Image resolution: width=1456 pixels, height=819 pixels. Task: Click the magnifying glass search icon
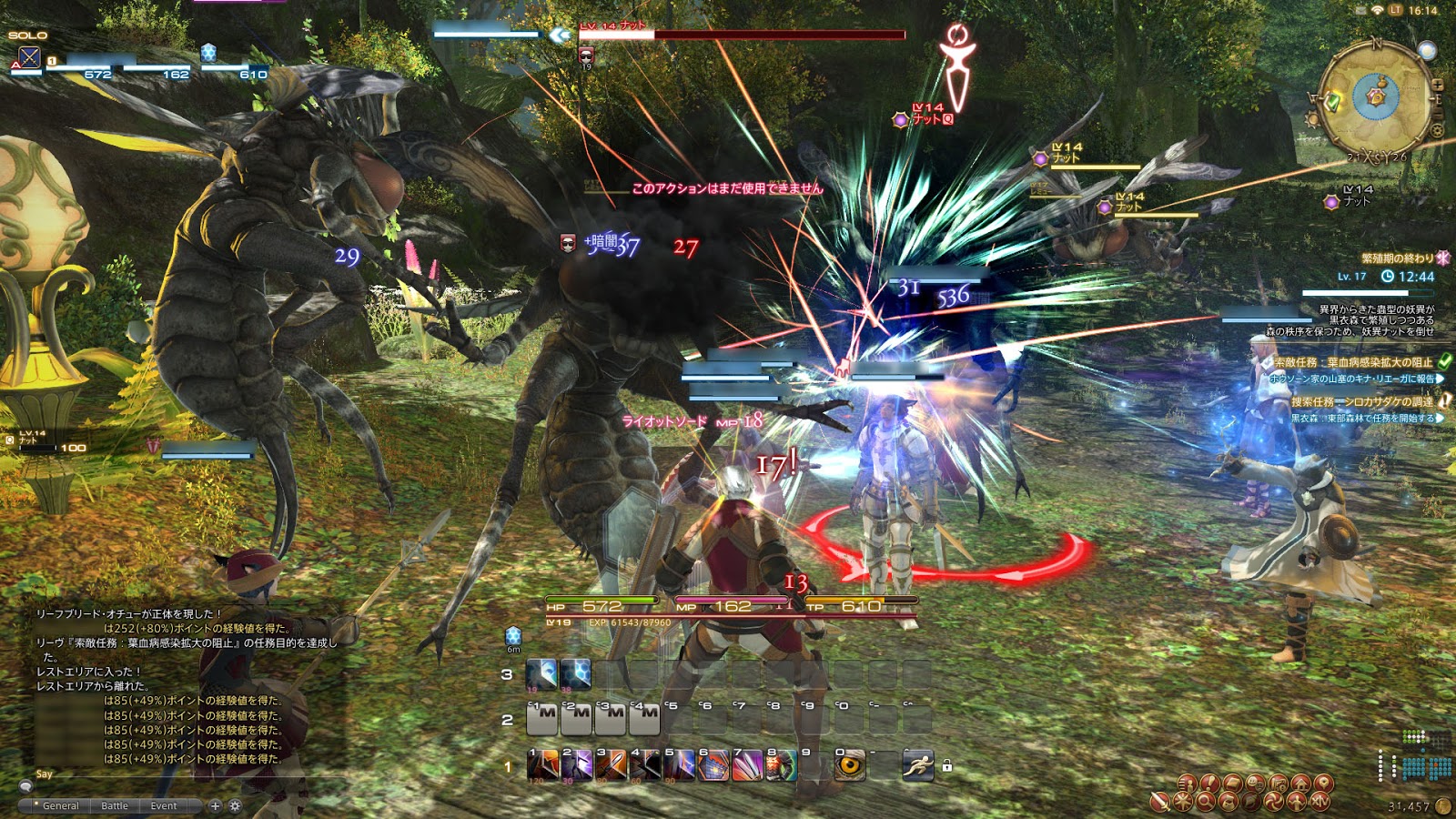[1206, 802]
